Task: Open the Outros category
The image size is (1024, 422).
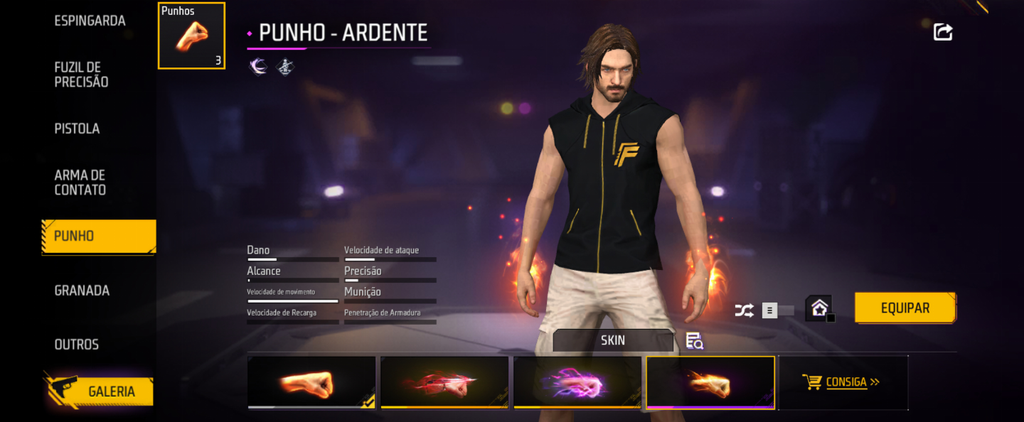Action: 77,344
